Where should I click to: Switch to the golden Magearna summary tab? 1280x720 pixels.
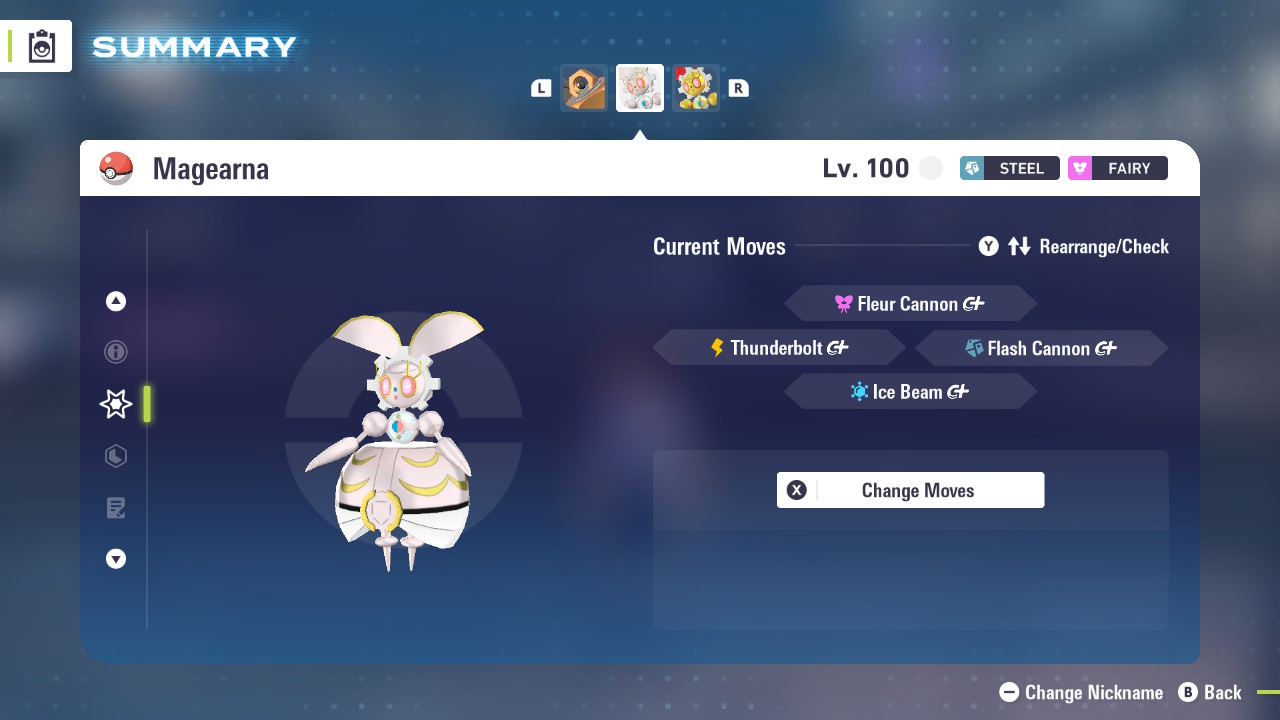coord(696,87)
